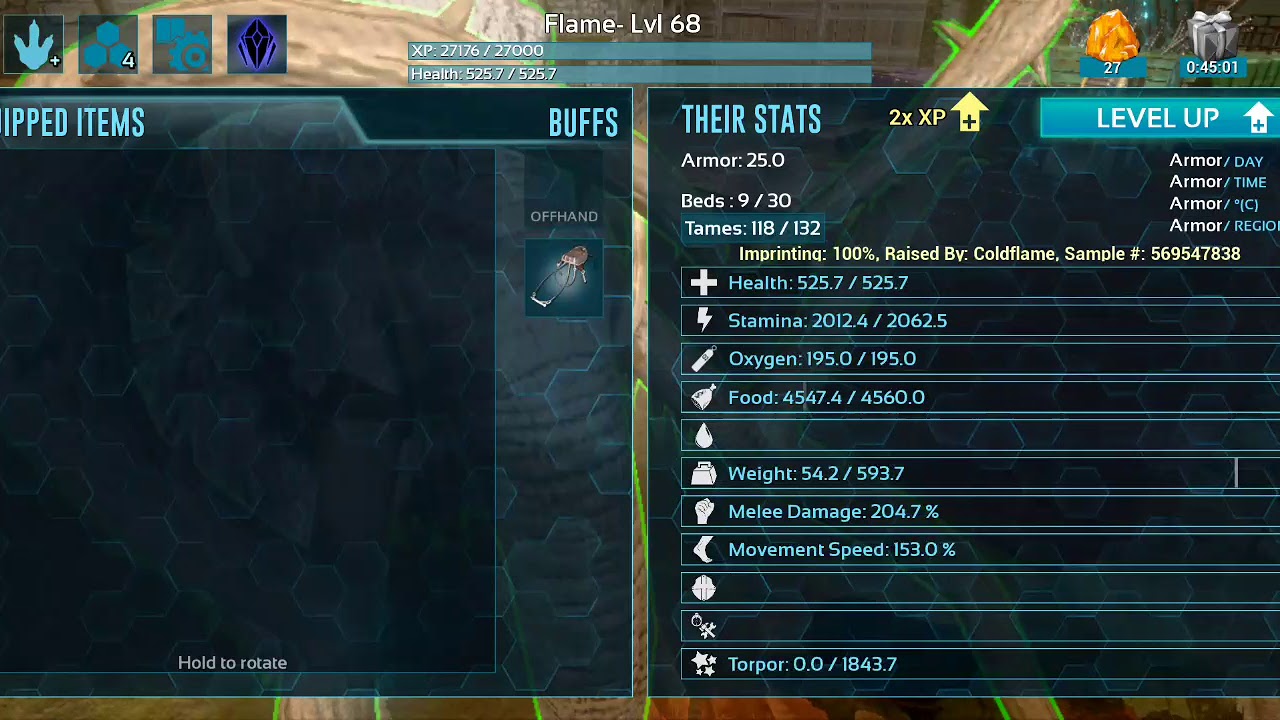Select the Movement Speed stat row
Image resolution: width=1280 pixels, height=720 pixels.
click(x=980, y=549)
